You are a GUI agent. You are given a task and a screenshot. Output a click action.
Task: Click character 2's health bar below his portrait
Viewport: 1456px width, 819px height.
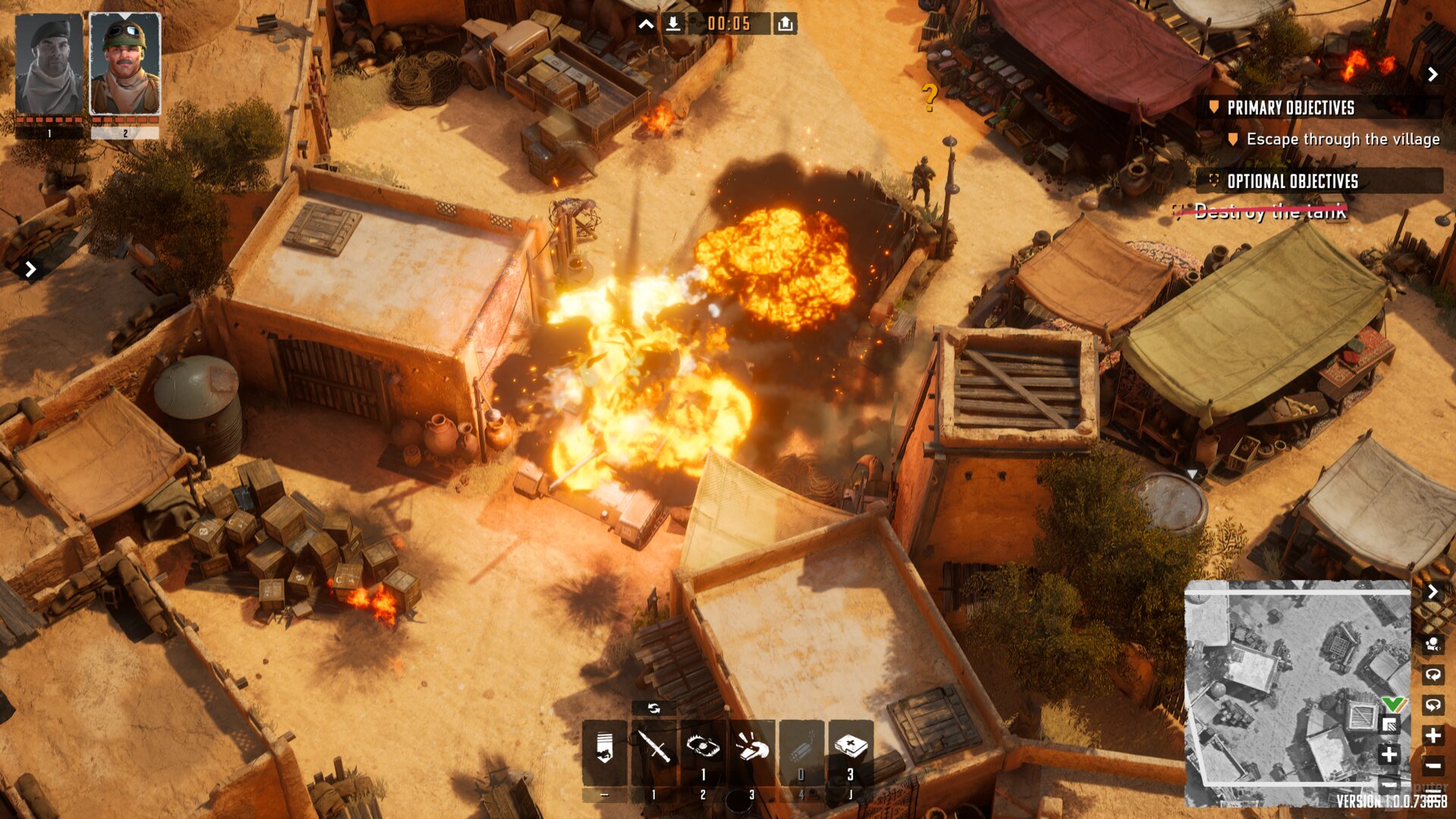124,119
